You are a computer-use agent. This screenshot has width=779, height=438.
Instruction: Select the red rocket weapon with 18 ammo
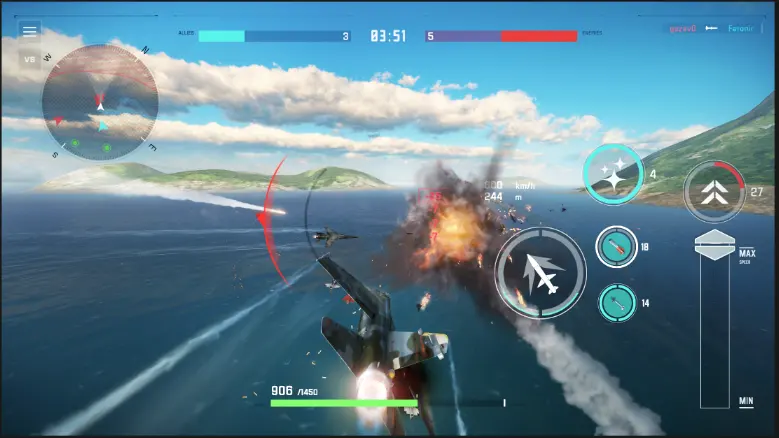coord(616,247)
